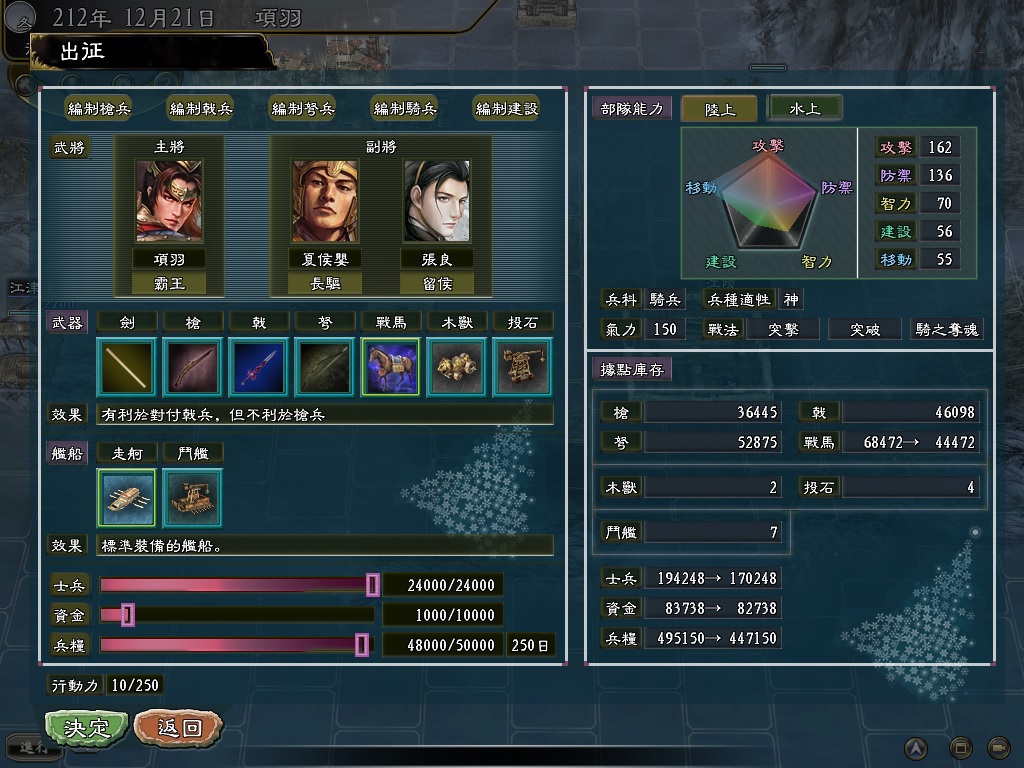
Task: Select deputy general 夏侯嬰 portrait
Action: 325,202
